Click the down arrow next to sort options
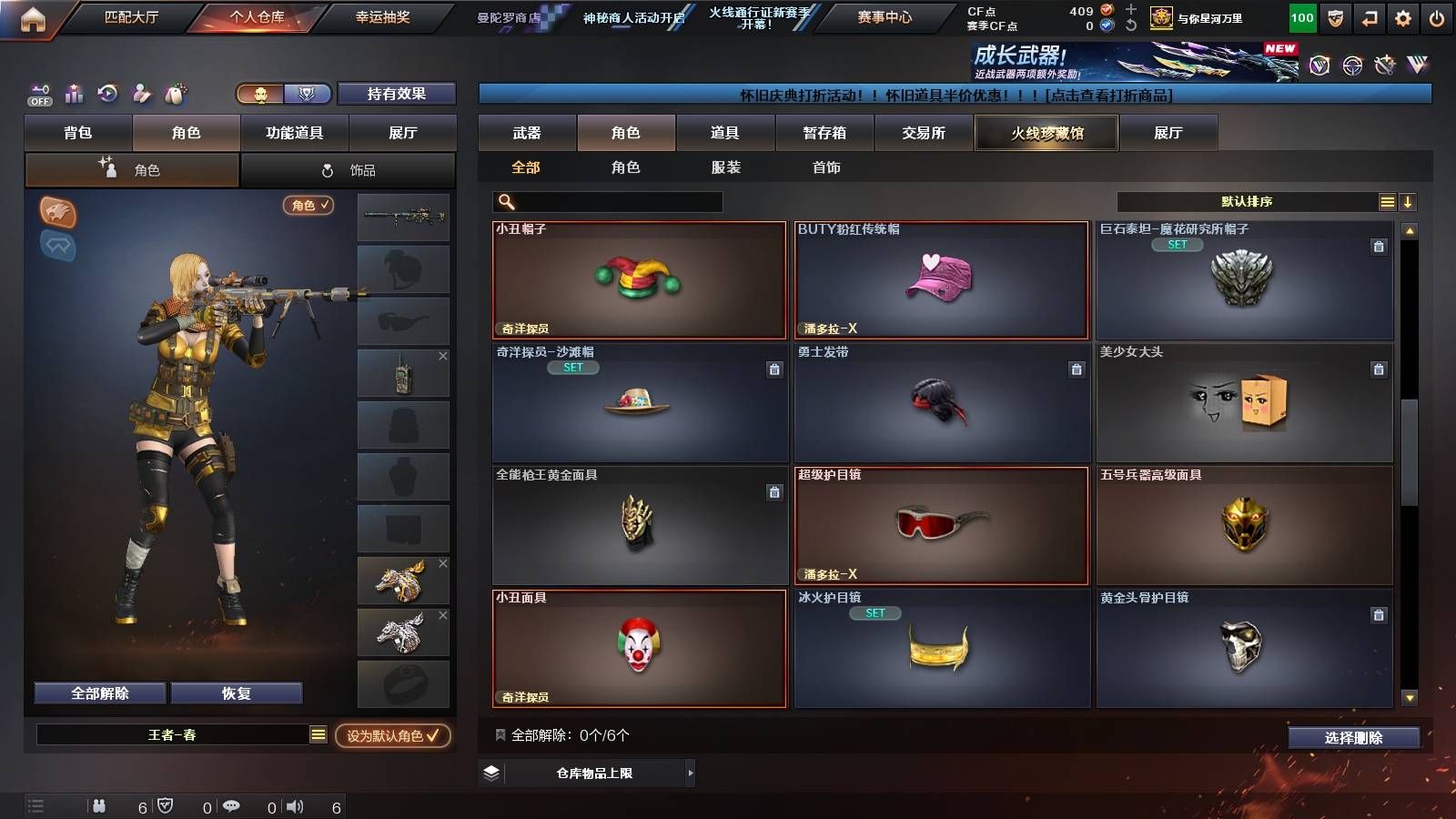1456x819 pixels. click(1408, 201)
